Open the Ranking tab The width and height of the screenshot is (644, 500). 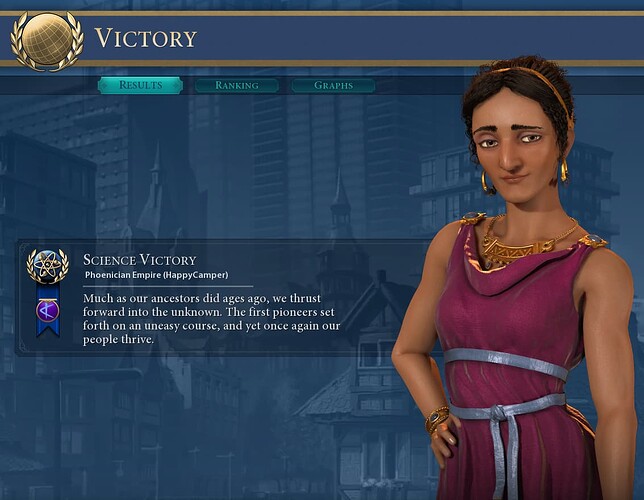point(237,85)
